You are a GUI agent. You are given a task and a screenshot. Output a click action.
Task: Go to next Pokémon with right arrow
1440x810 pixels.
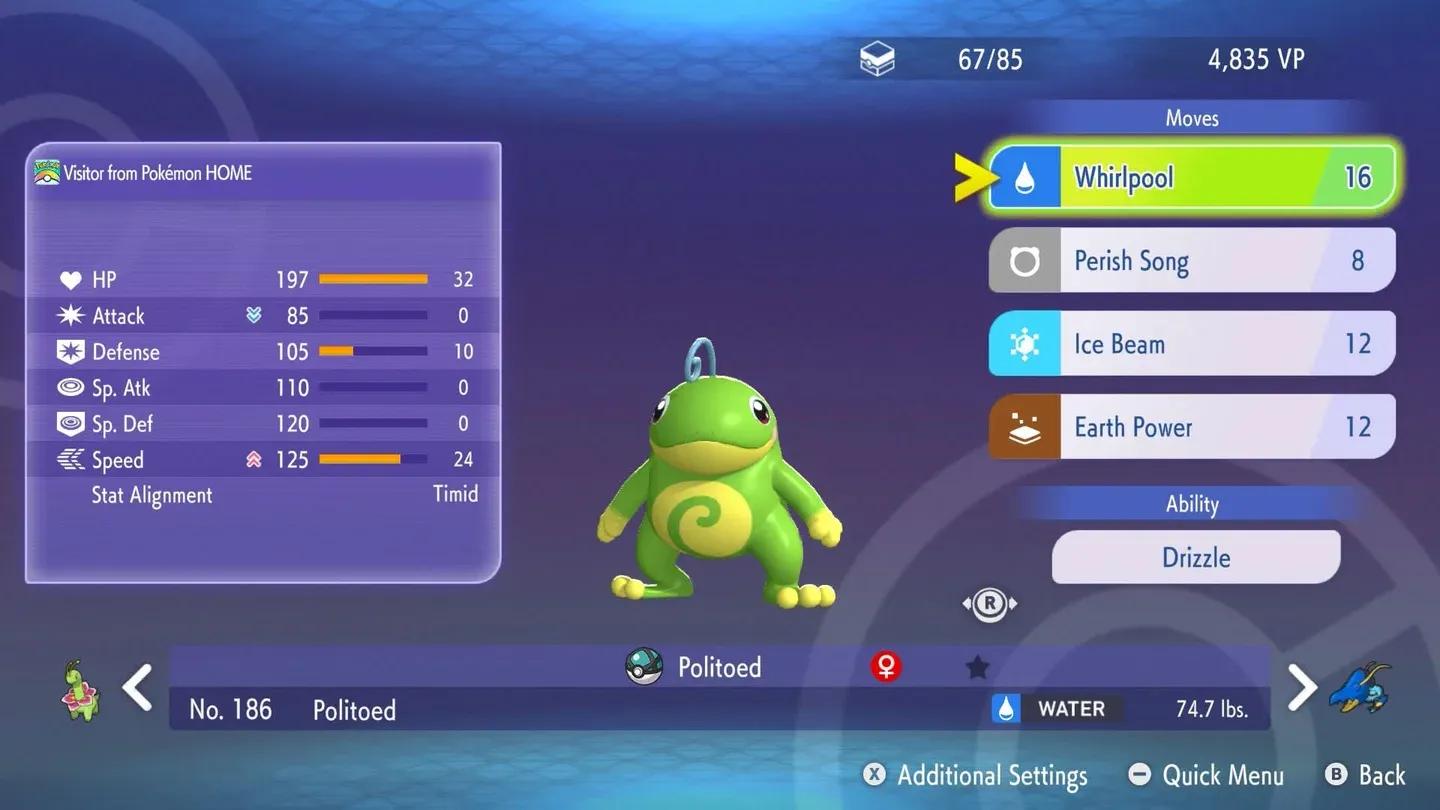tap(1301, 688)
